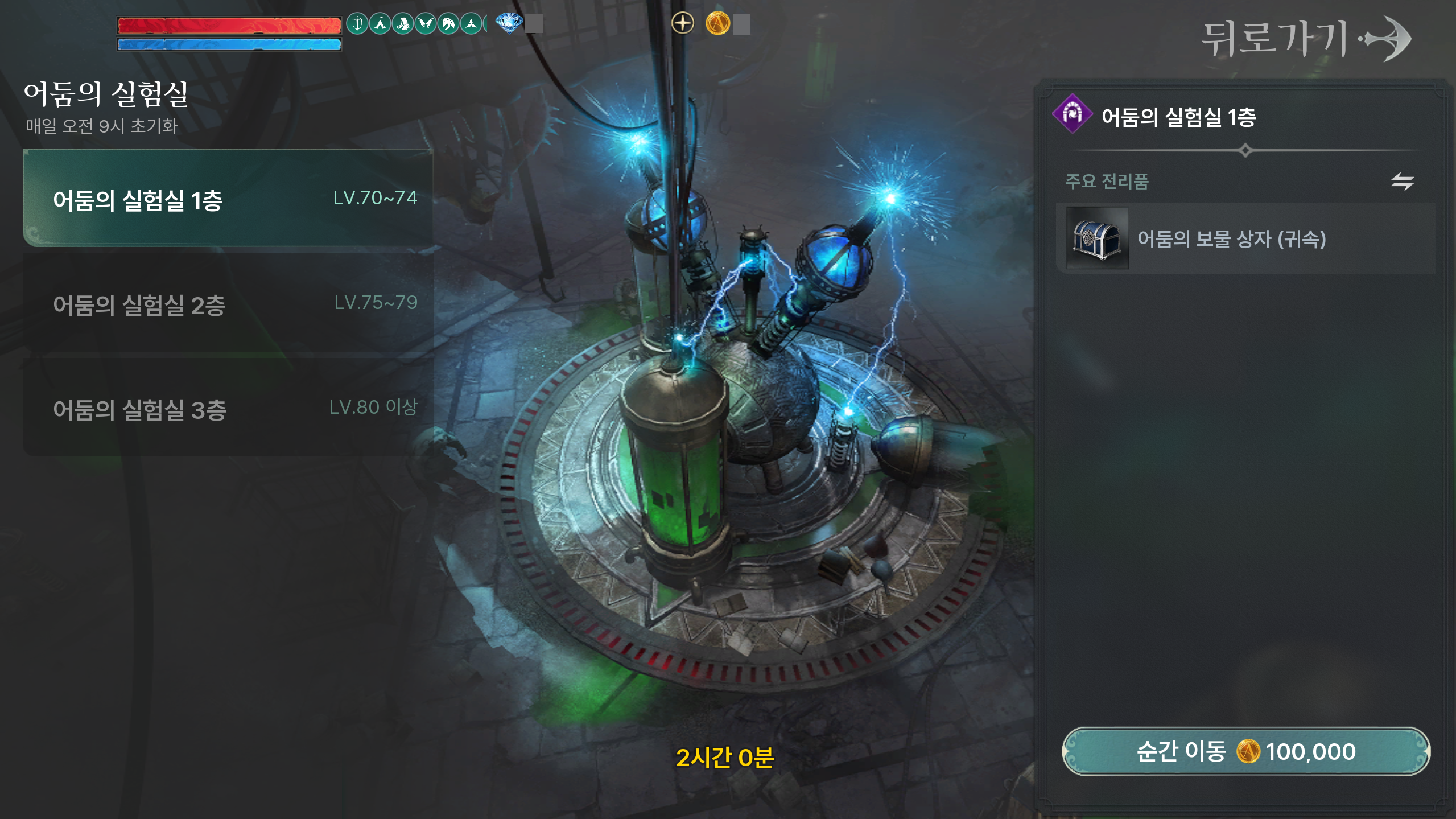Image resolution: width=1456 pixels, height=819 pixels.
Task: Teleport using 순간 이동 button
Action: tap(1245, 751)
